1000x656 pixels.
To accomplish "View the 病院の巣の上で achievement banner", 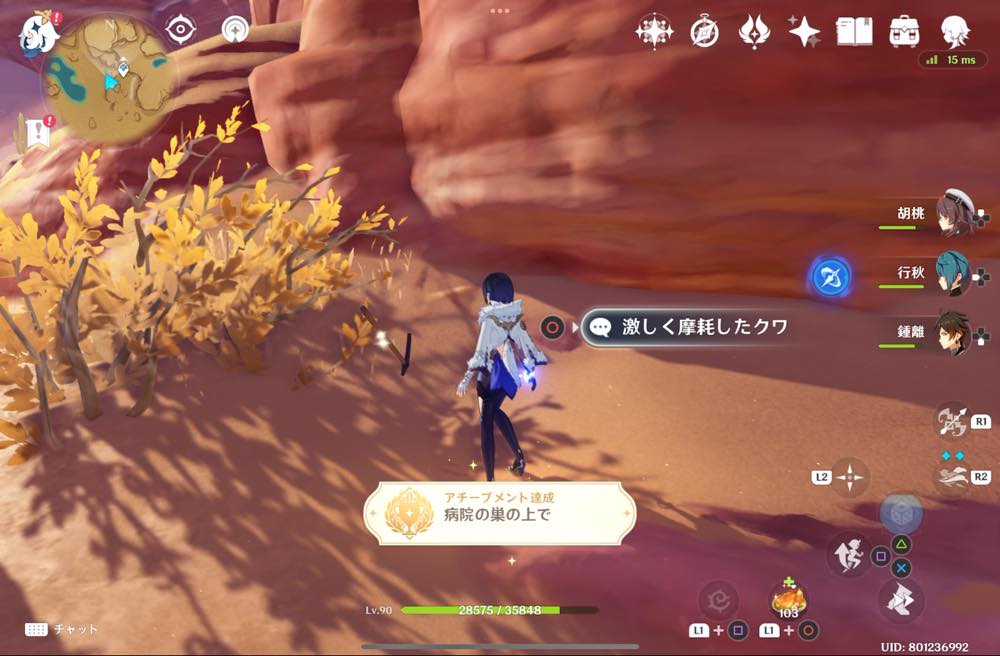I will pos(499,513).
